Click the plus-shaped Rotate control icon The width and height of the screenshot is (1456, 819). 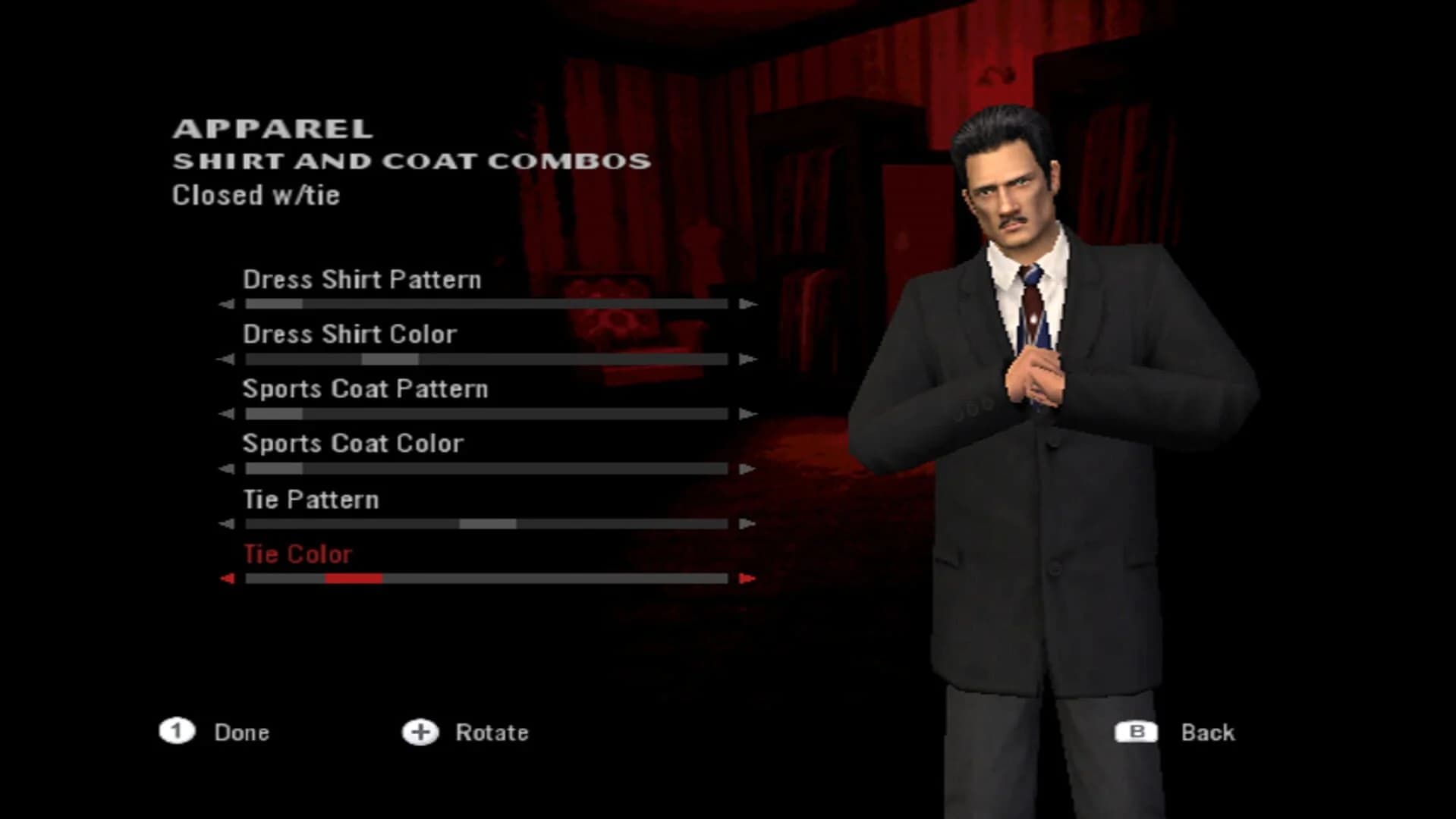[x=422, y=733]
